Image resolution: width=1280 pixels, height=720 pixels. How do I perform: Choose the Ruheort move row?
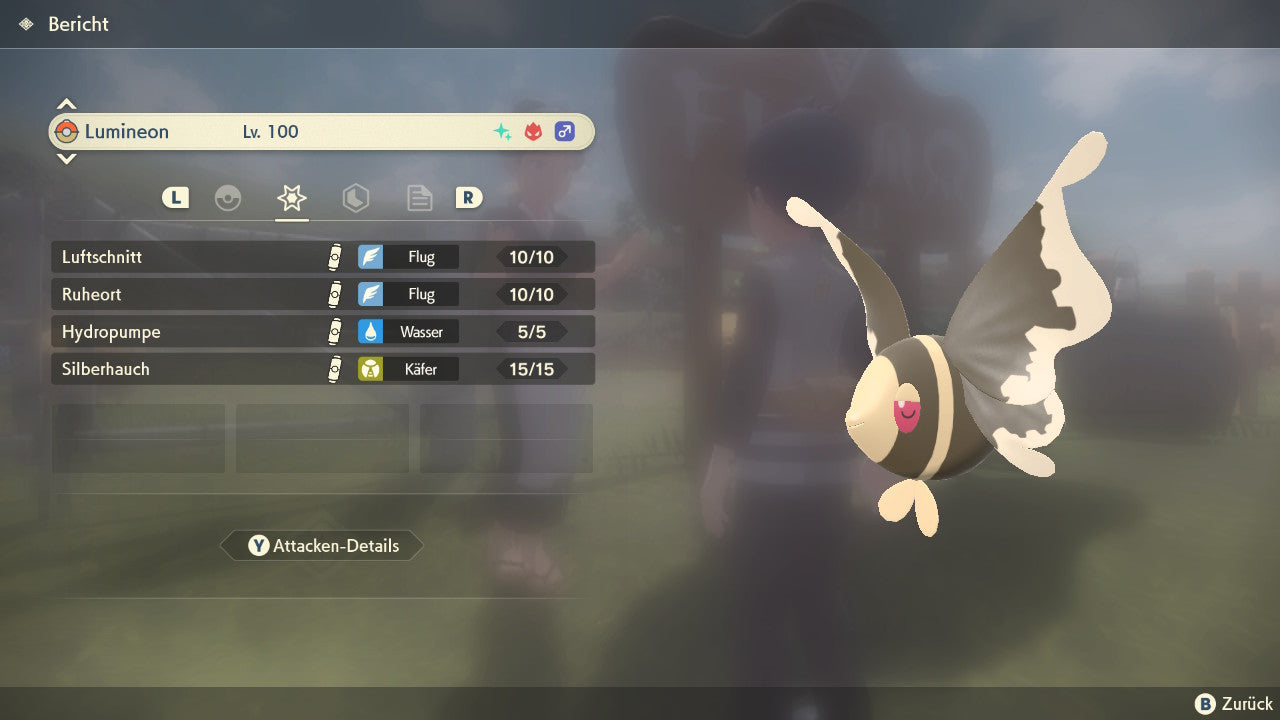coord(322,295)
